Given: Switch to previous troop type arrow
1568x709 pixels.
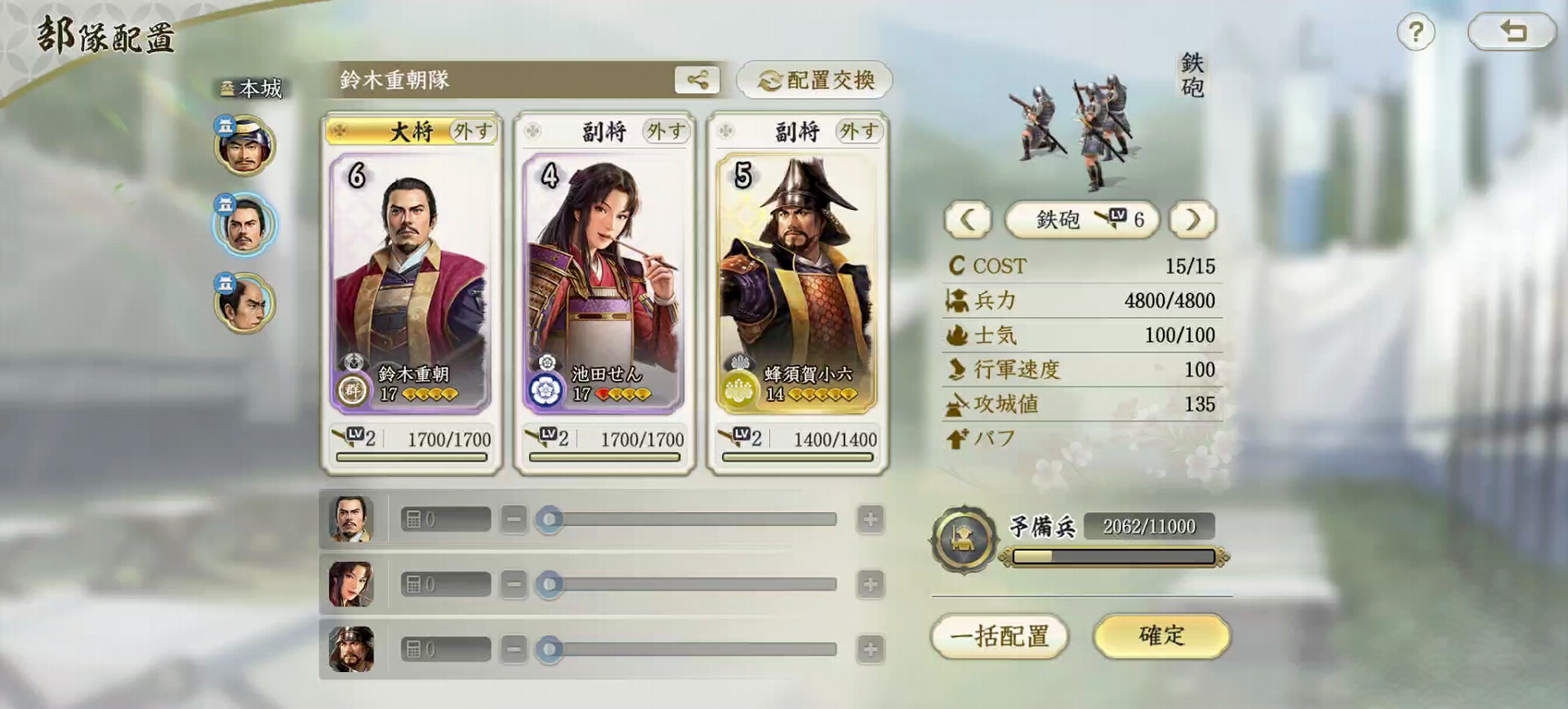Looking at the screenshot, I should (x=968, y=220).
